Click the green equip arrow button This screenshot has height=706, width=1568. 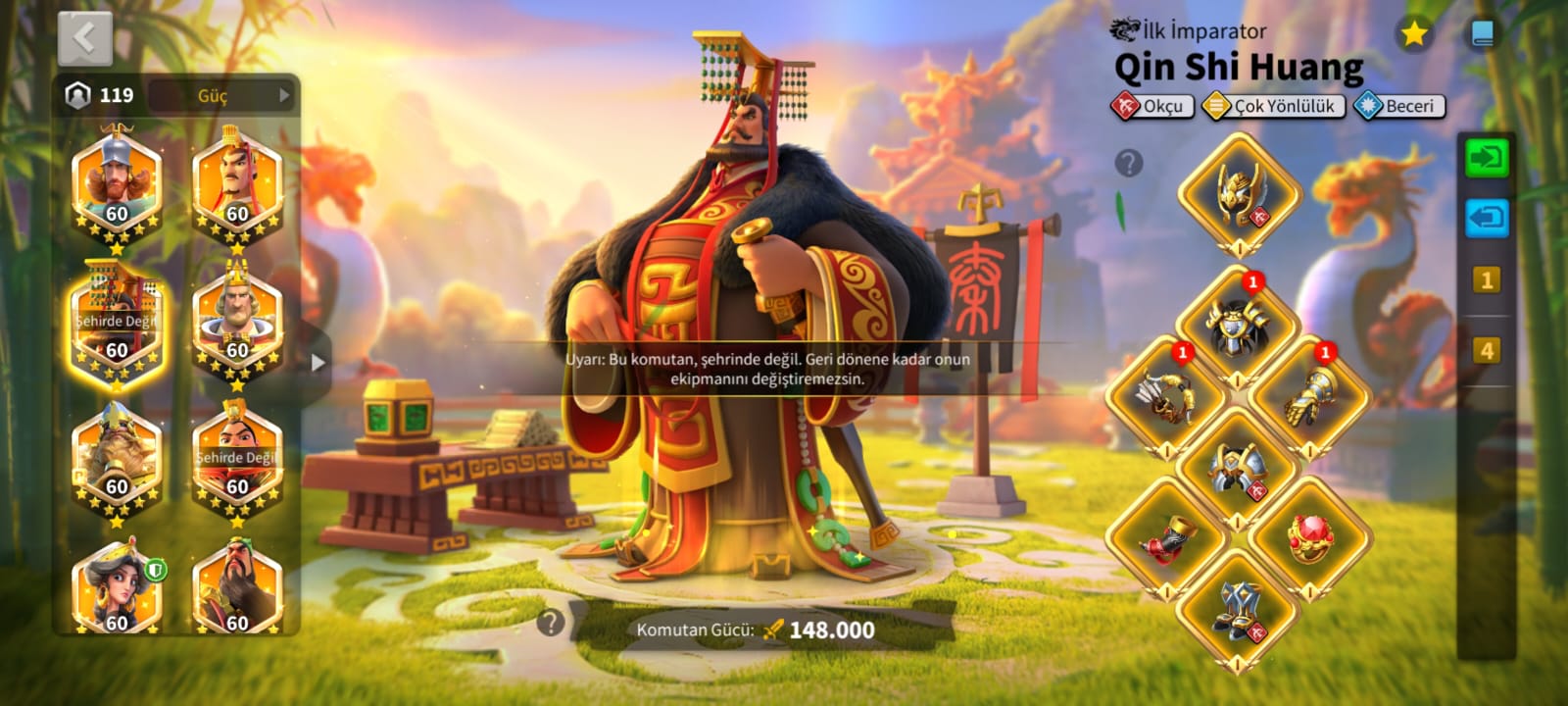click(x=1486, y=158)
